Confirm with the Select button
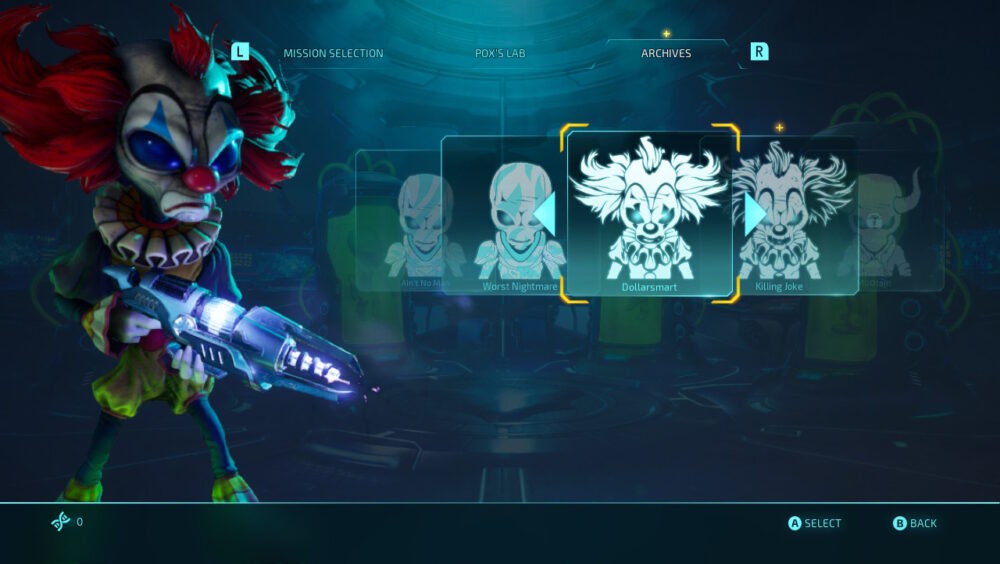The image size is (1000, 564). [815, 523]
